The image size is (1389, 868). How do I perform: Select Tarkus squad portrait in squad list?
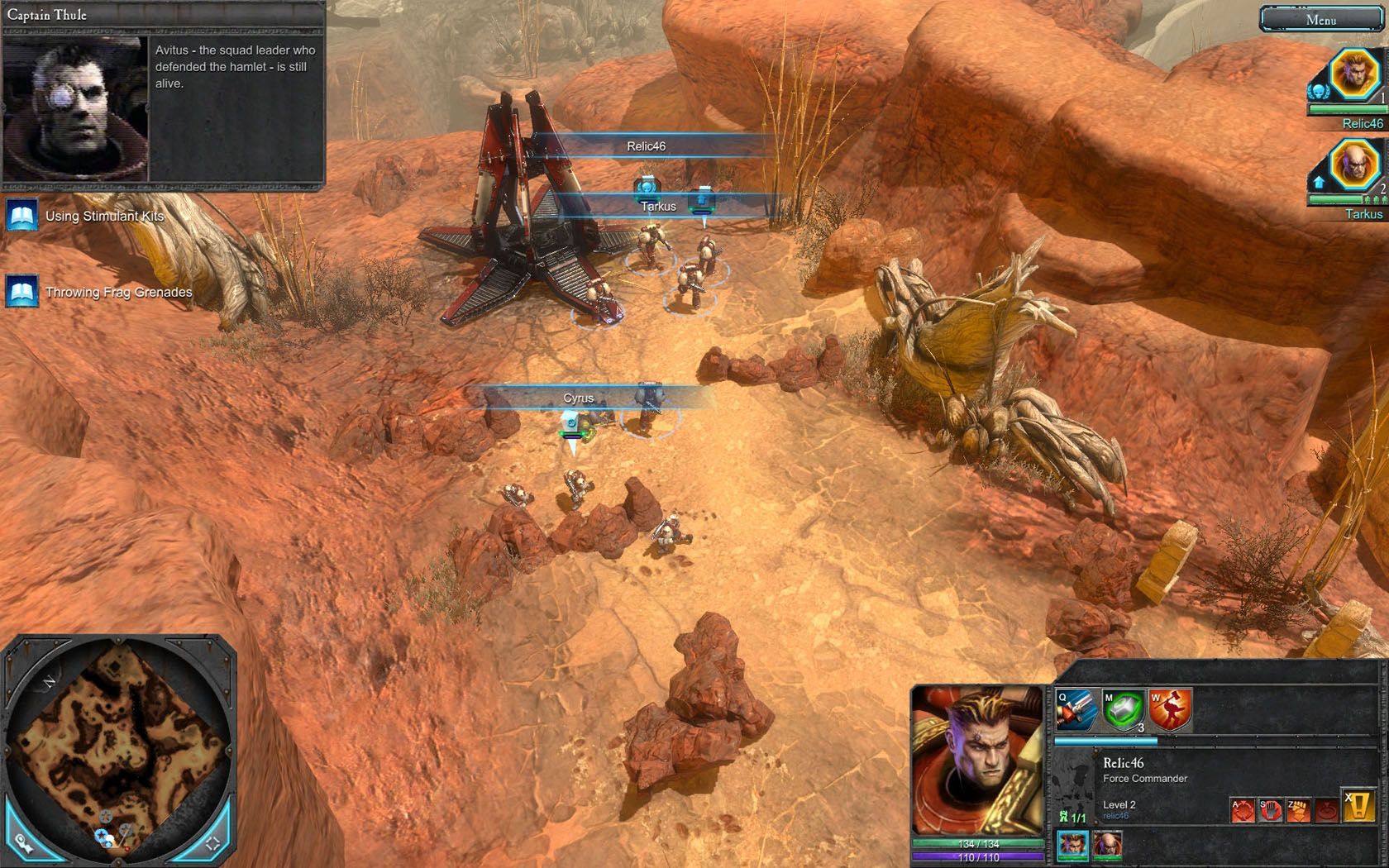tap(1353, 167)
